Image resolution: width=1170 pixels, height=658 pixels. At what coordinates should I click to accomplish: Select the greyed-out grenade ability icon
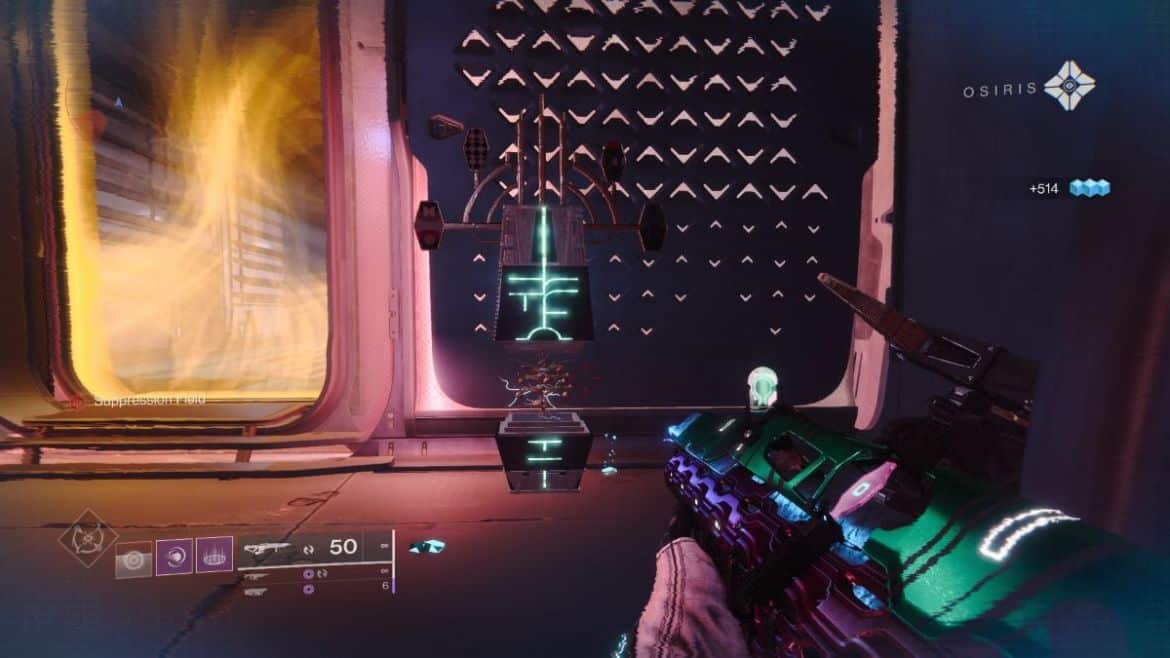tap(134, 558)
